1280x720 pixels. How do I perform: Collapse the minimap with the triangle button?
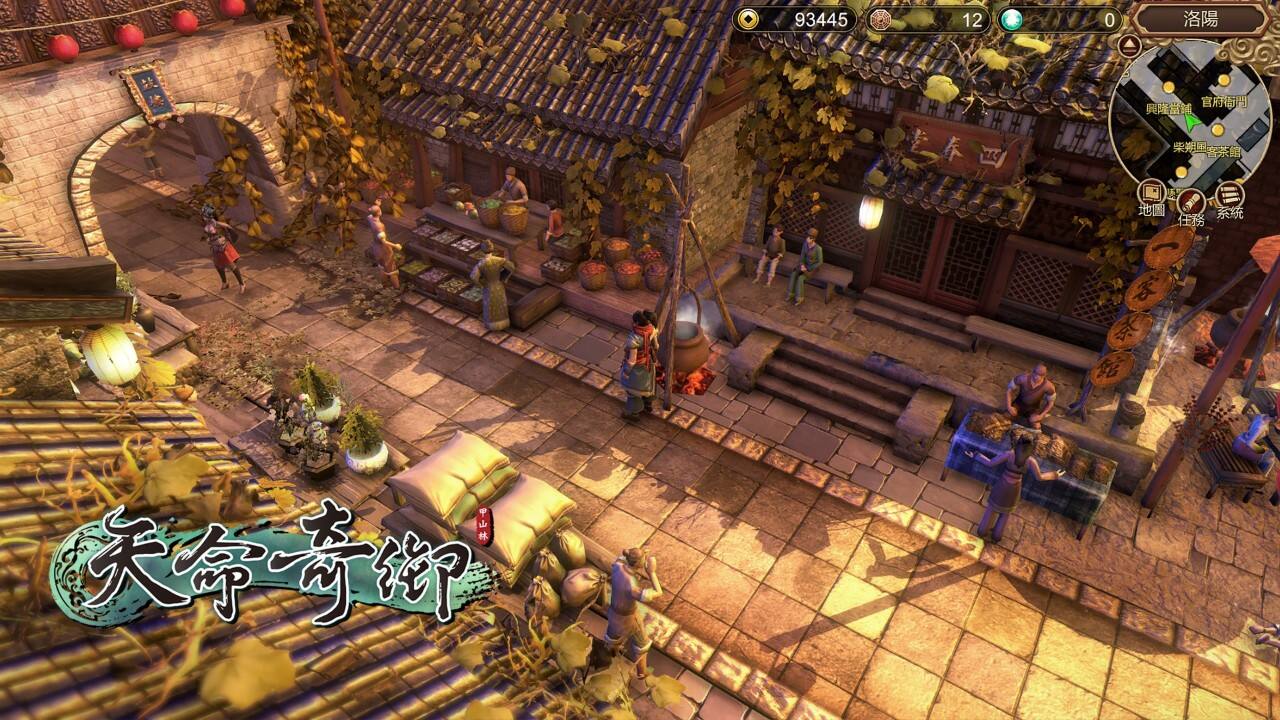click(1128, 44)
